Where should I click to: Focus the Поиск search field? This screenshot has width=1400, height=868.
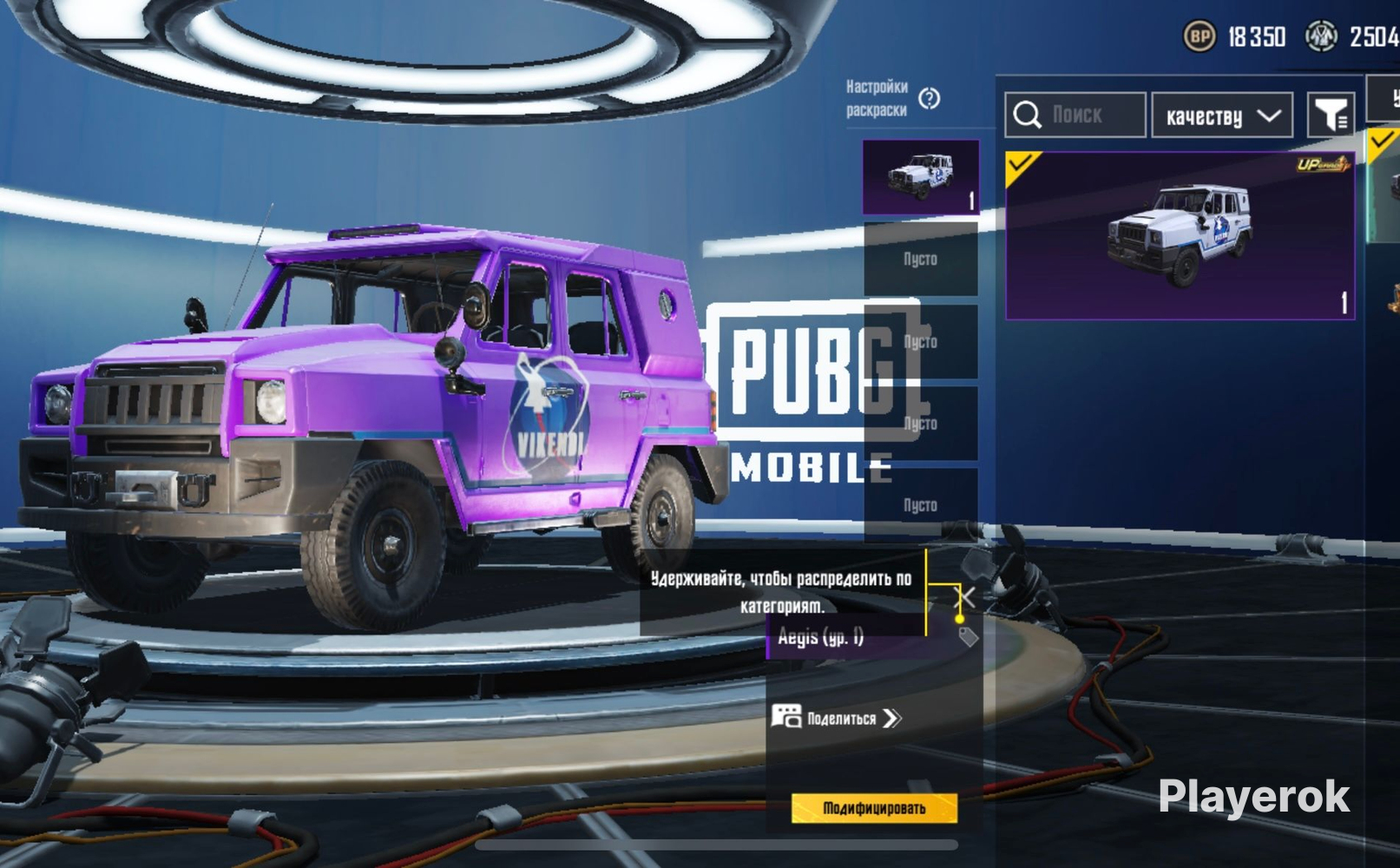1076,115
